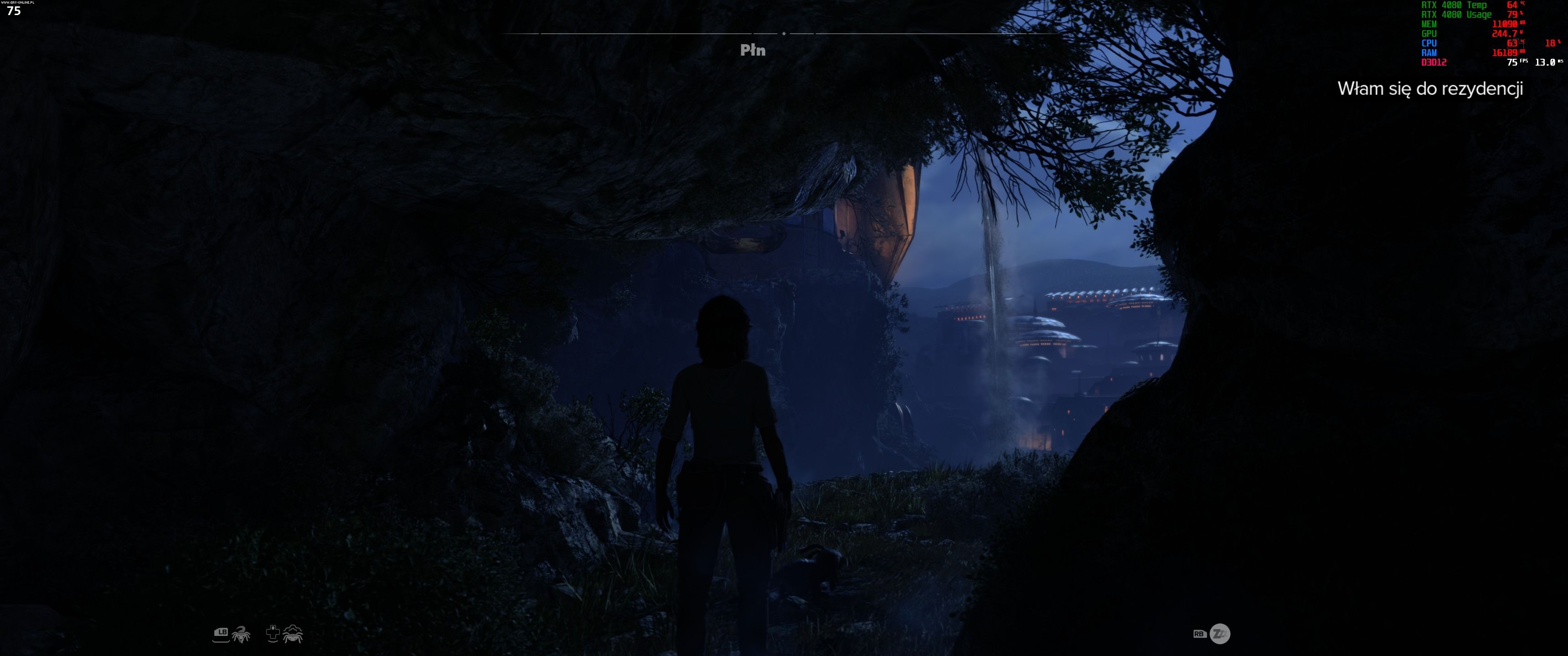1568x656 pixels.
Task: Open the Włam się do rezydencji objective
Action: (x=1430, y=89)
